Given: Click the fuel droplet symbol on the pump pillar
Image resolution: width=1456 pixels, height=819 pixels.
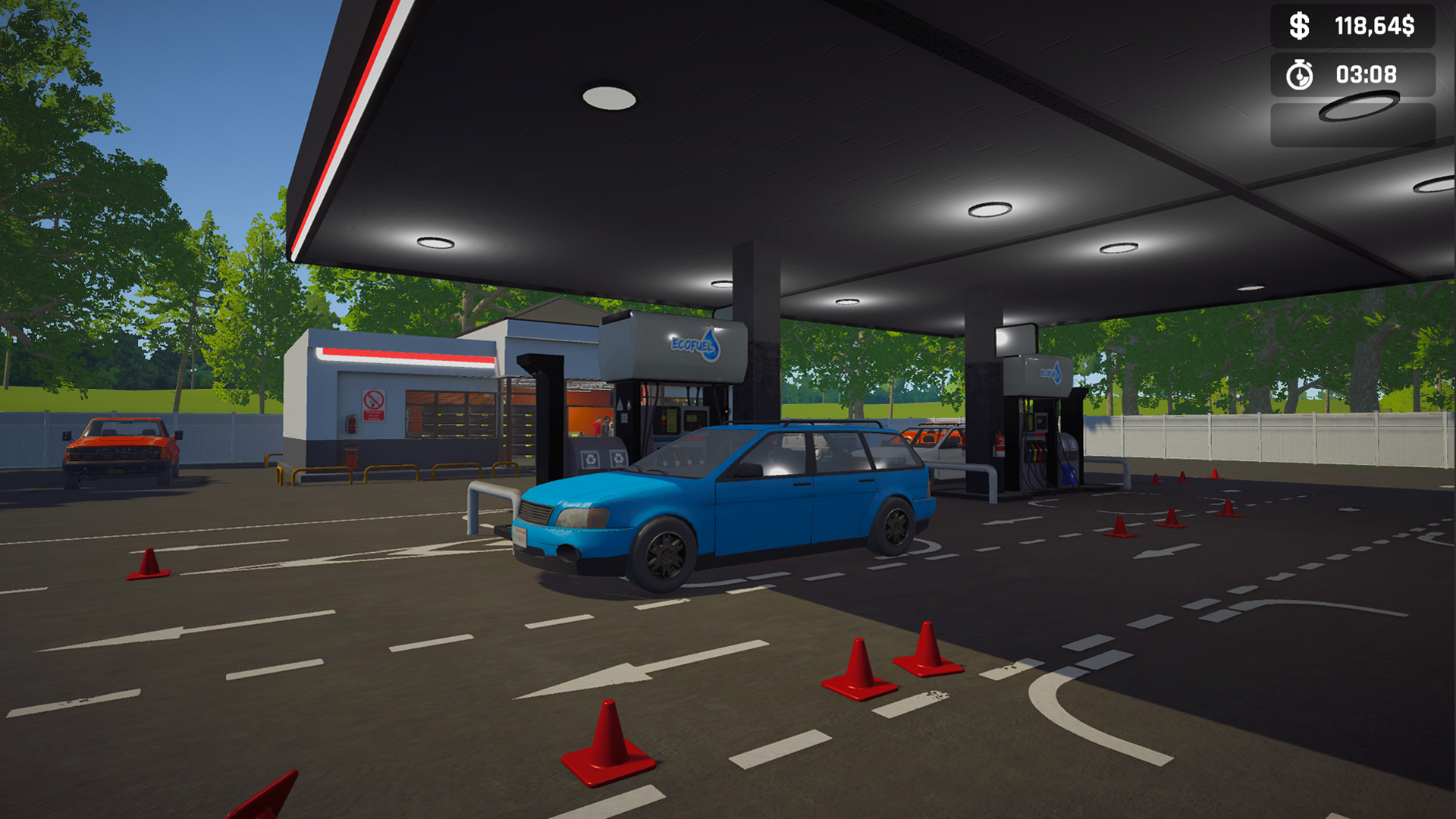Looking at the screenshot, I should pyautogui.click(x=628, y=405).
